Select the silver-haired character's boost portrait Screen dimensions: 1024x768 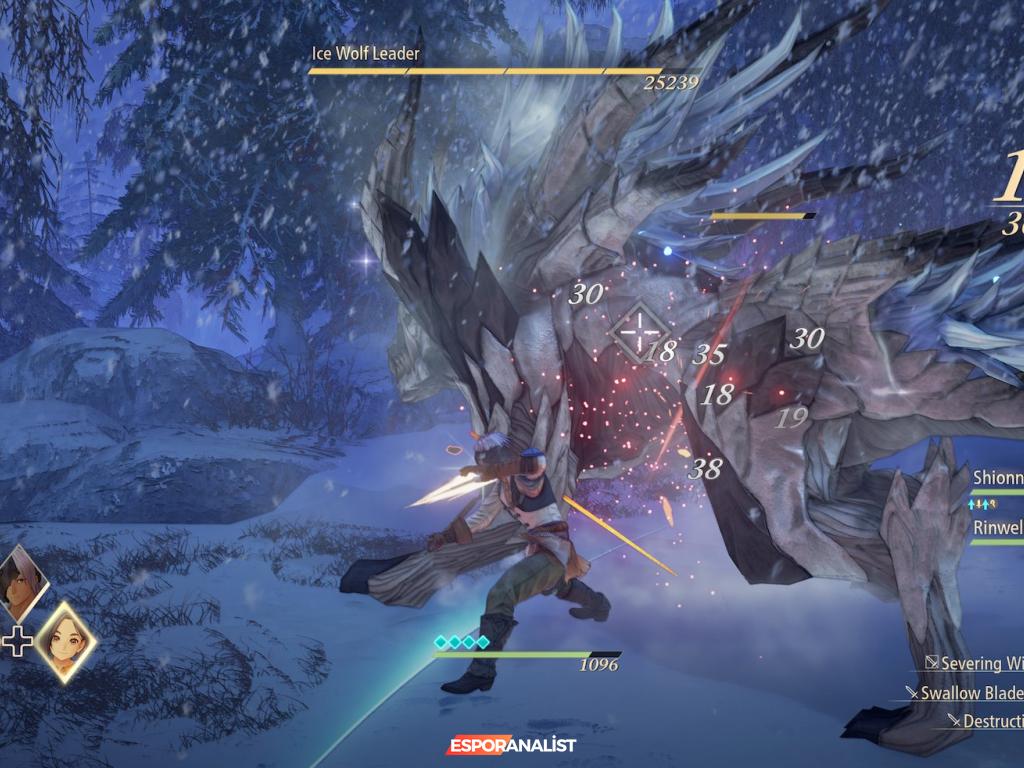click(20, 583)
